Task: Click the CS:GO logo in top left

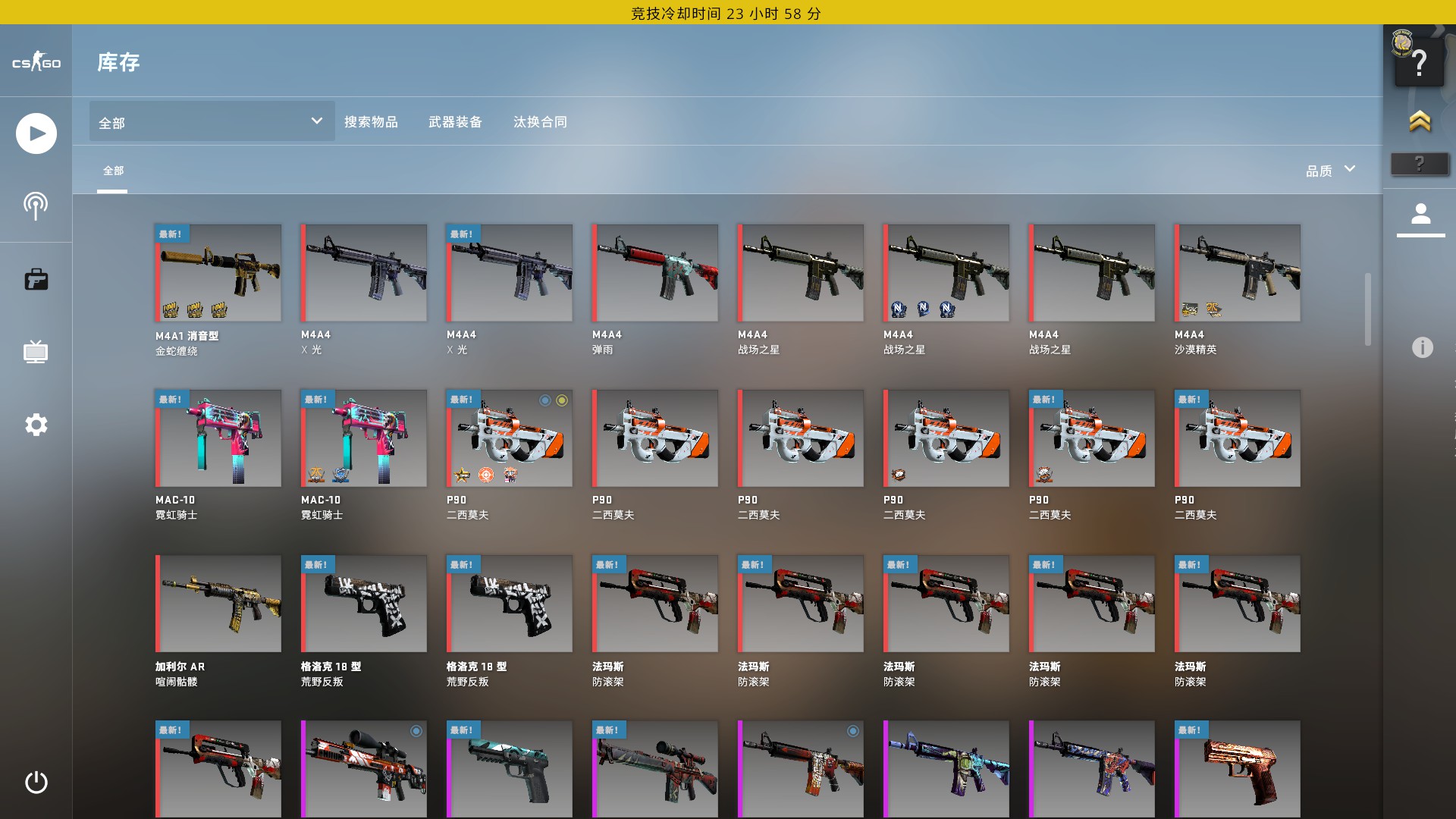Action: point(36,63)
